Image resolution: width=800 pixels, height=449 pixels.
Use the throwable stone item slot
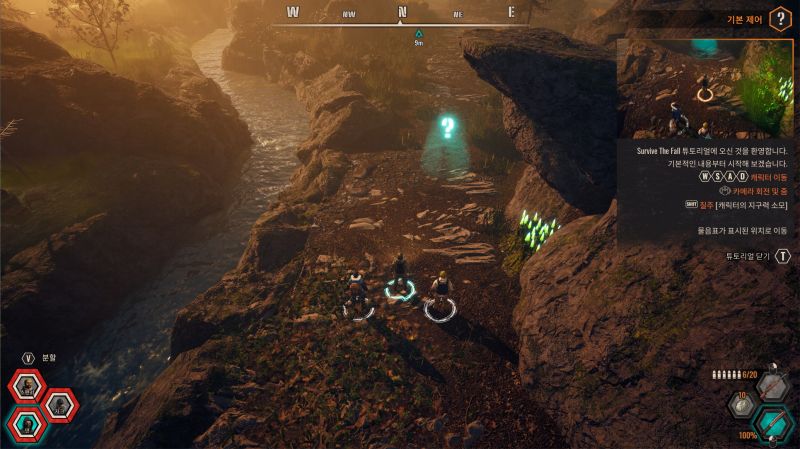[x=743, y=406]
